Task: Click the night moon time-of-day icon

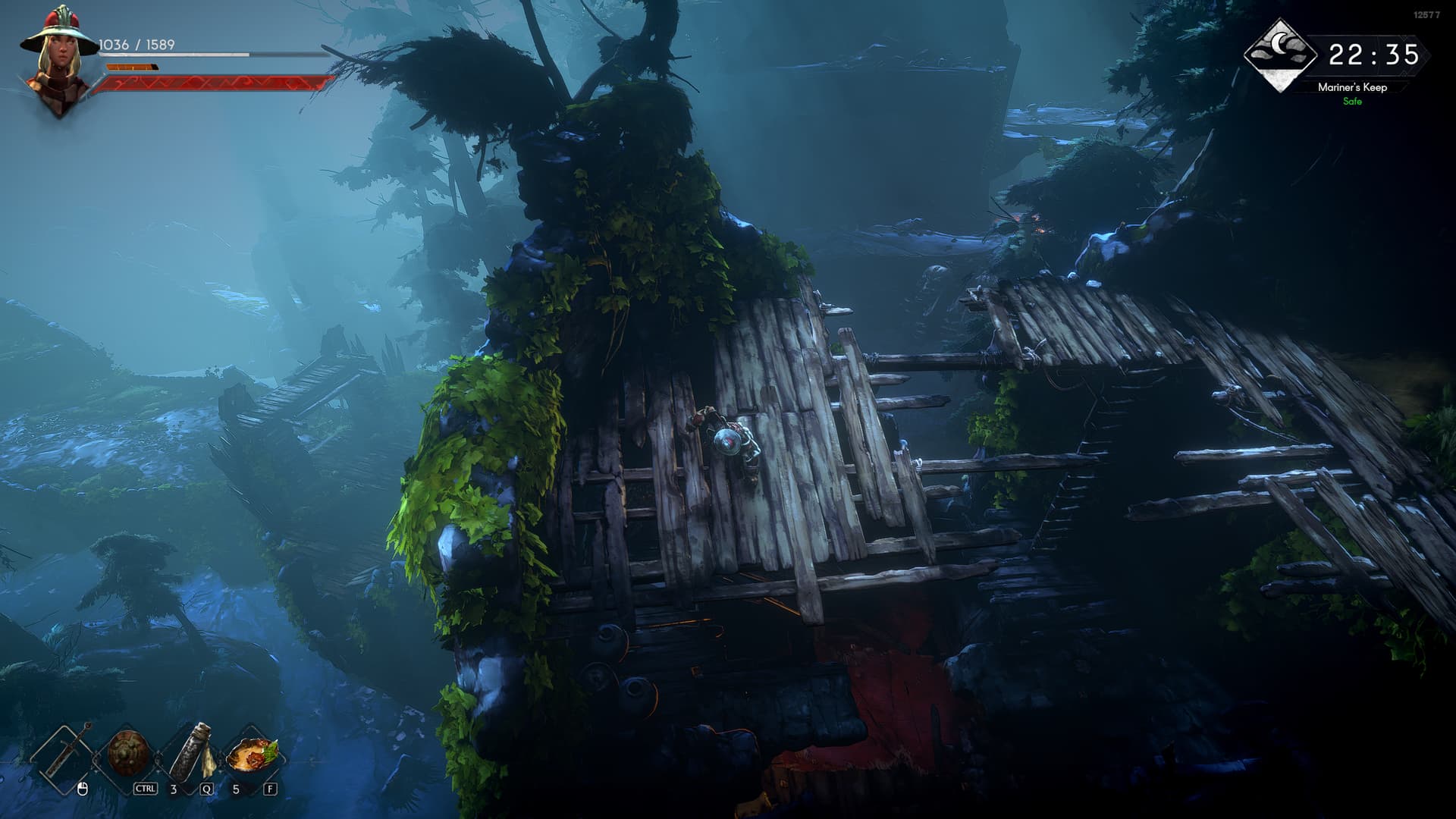Action: [1280, 55]
